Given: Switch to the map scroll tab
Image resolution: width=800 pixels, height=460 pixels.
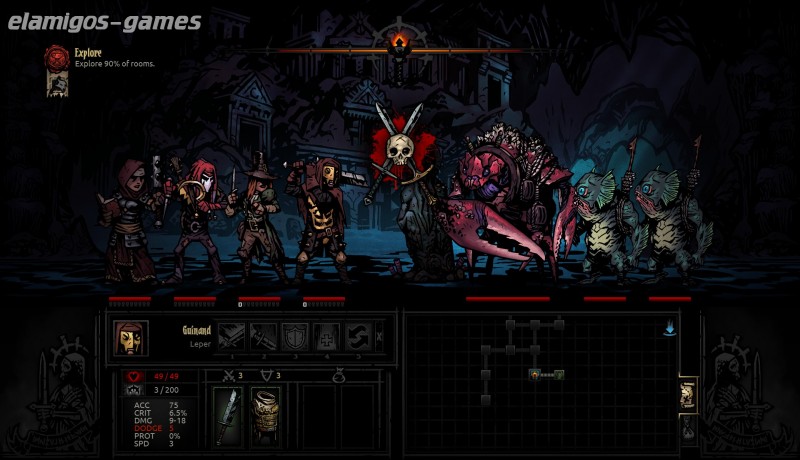Looking at the screenshot, I should coord(688,394).
